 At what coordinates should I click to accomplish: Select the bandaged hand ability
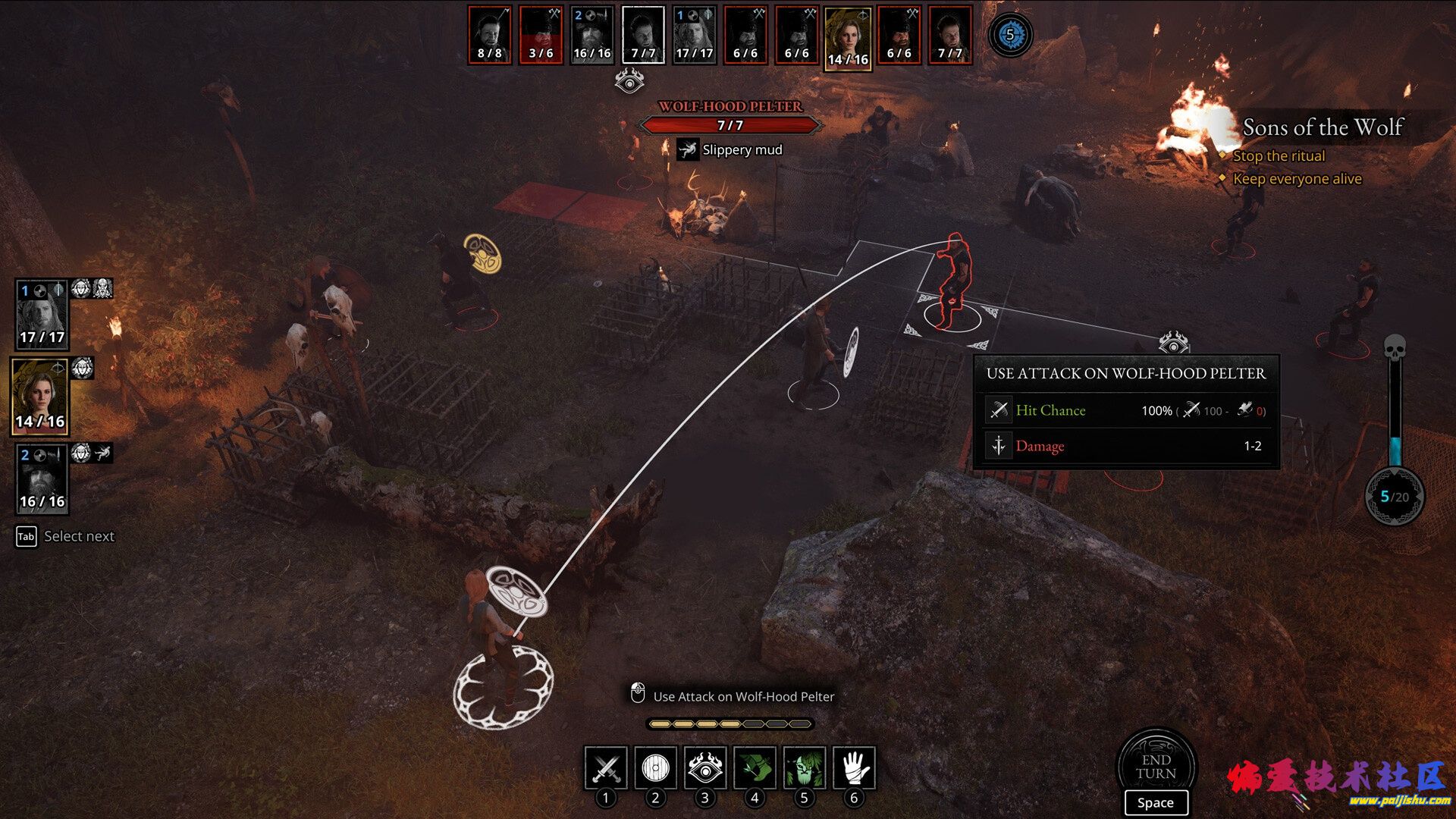coord(854,767)
